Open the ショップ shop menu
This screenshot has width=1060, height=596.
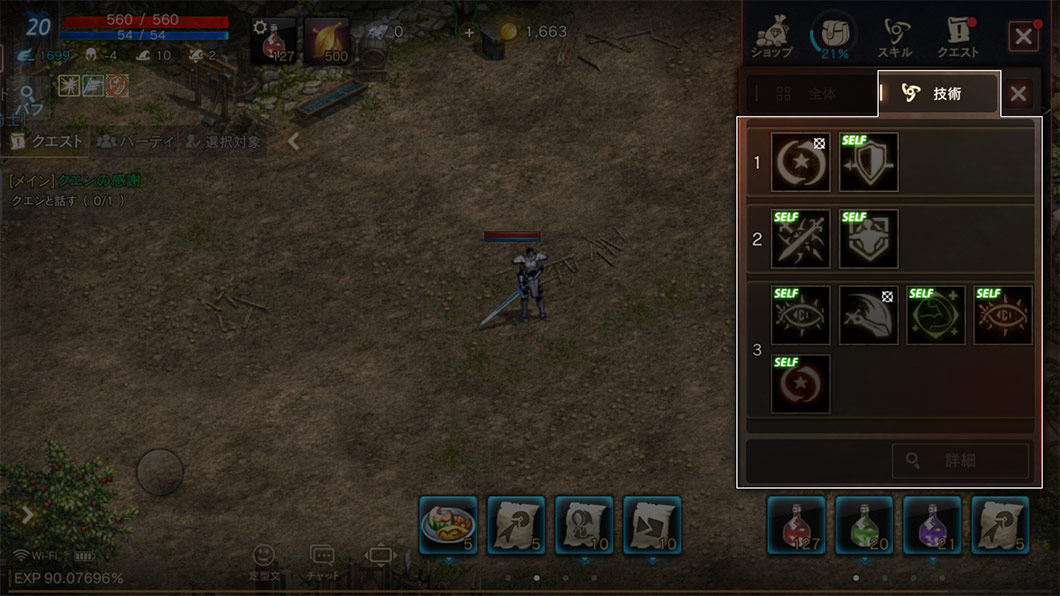(x=773, y=37)
